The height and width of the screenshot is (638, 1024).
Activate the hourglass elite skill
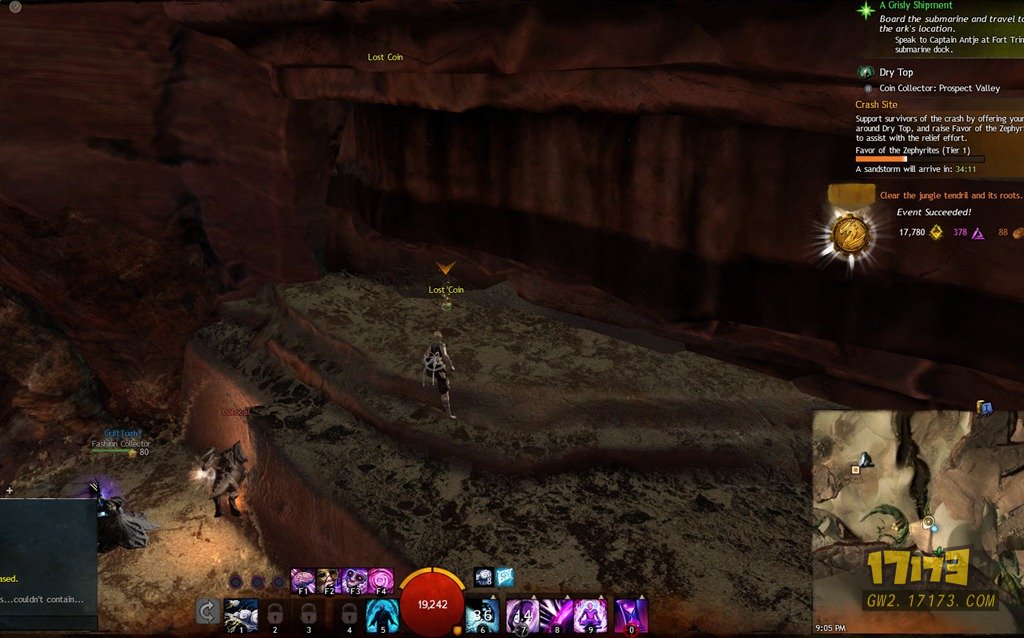[631, 614]
